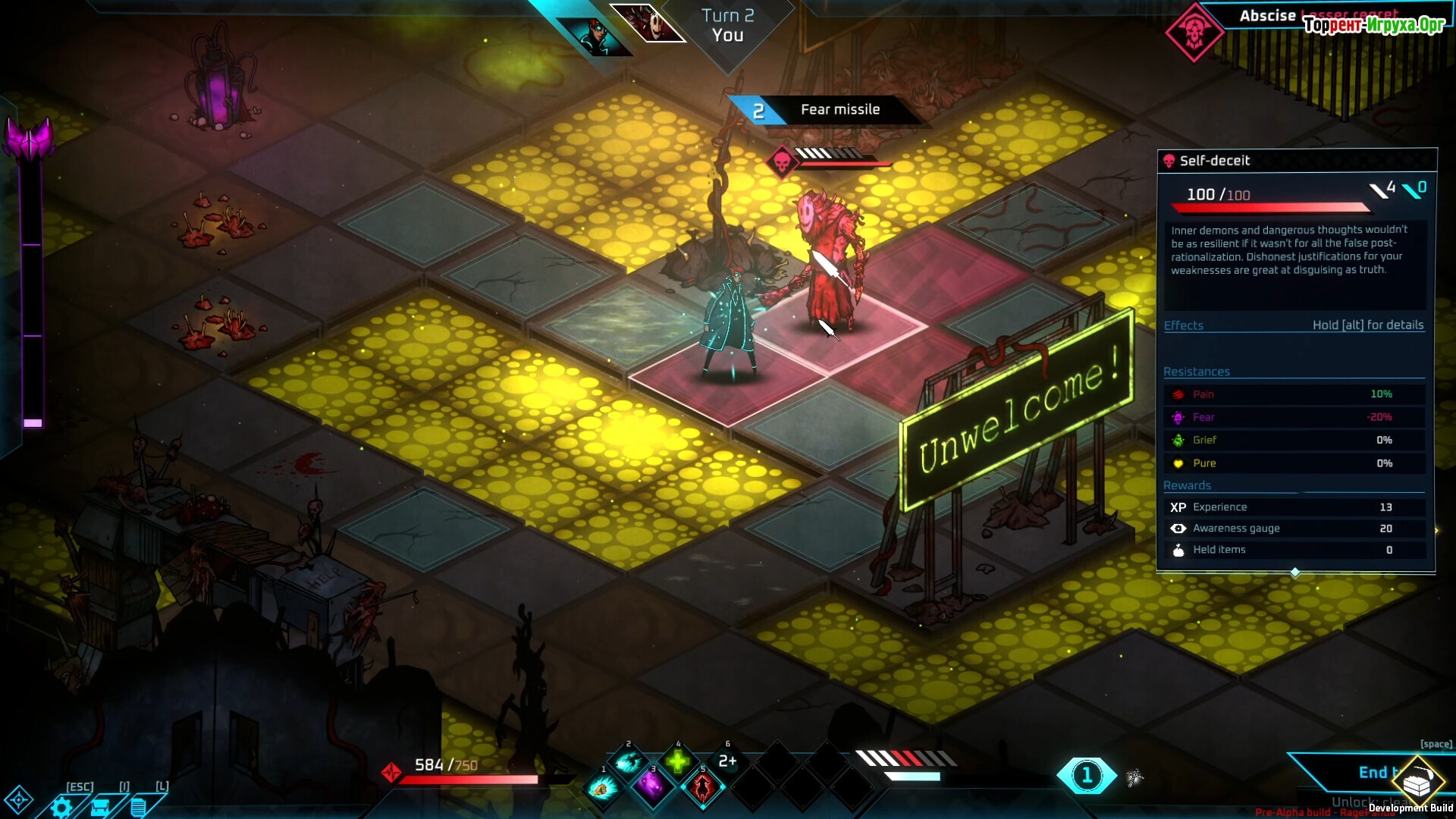Click the Abscise objective skull icon
This screenshot has width=1456, height=819.
tap(1194, 32)
